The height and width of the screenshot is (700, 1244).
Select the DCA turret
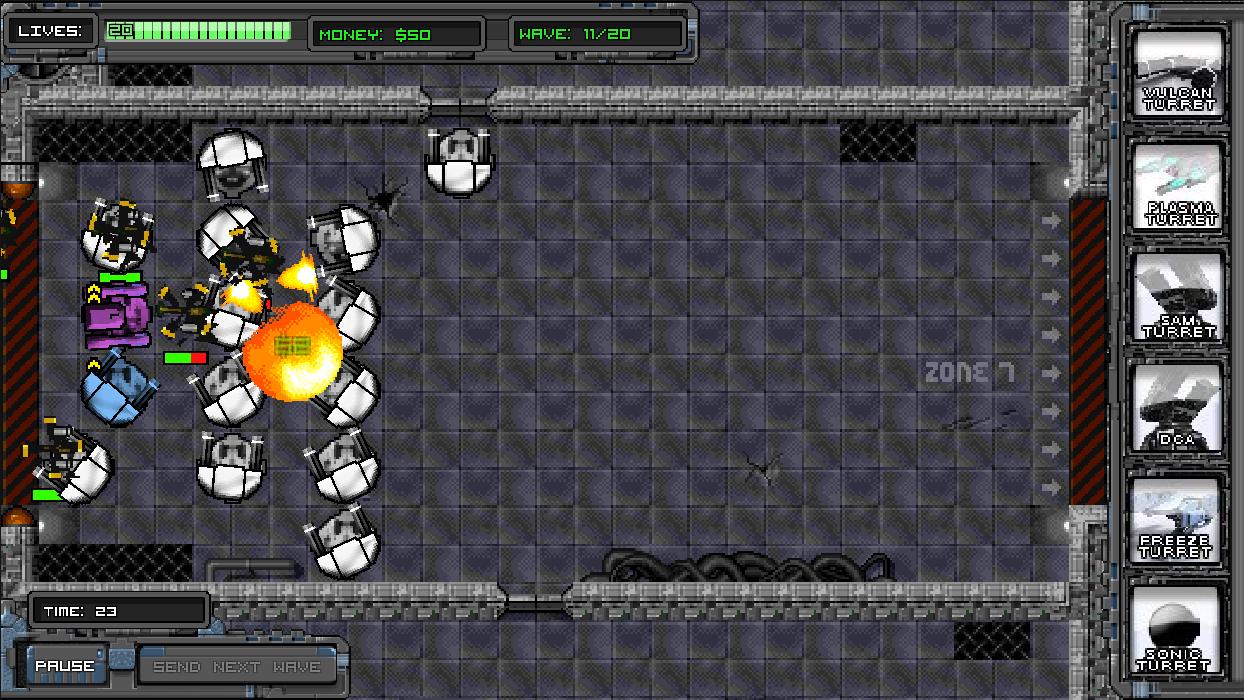click(1178, 407)
